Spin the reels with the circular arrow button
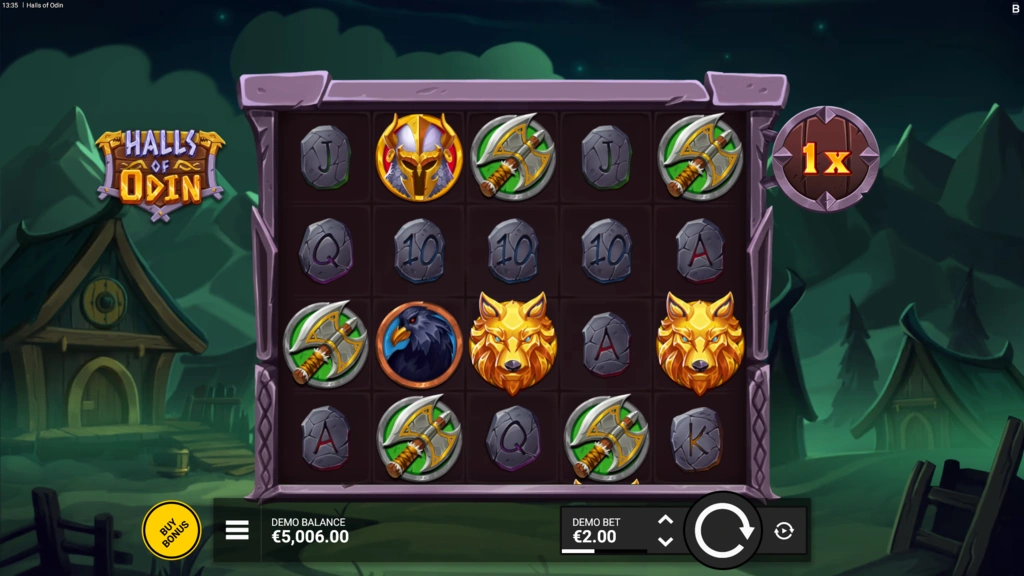 [x=723, y=530]
